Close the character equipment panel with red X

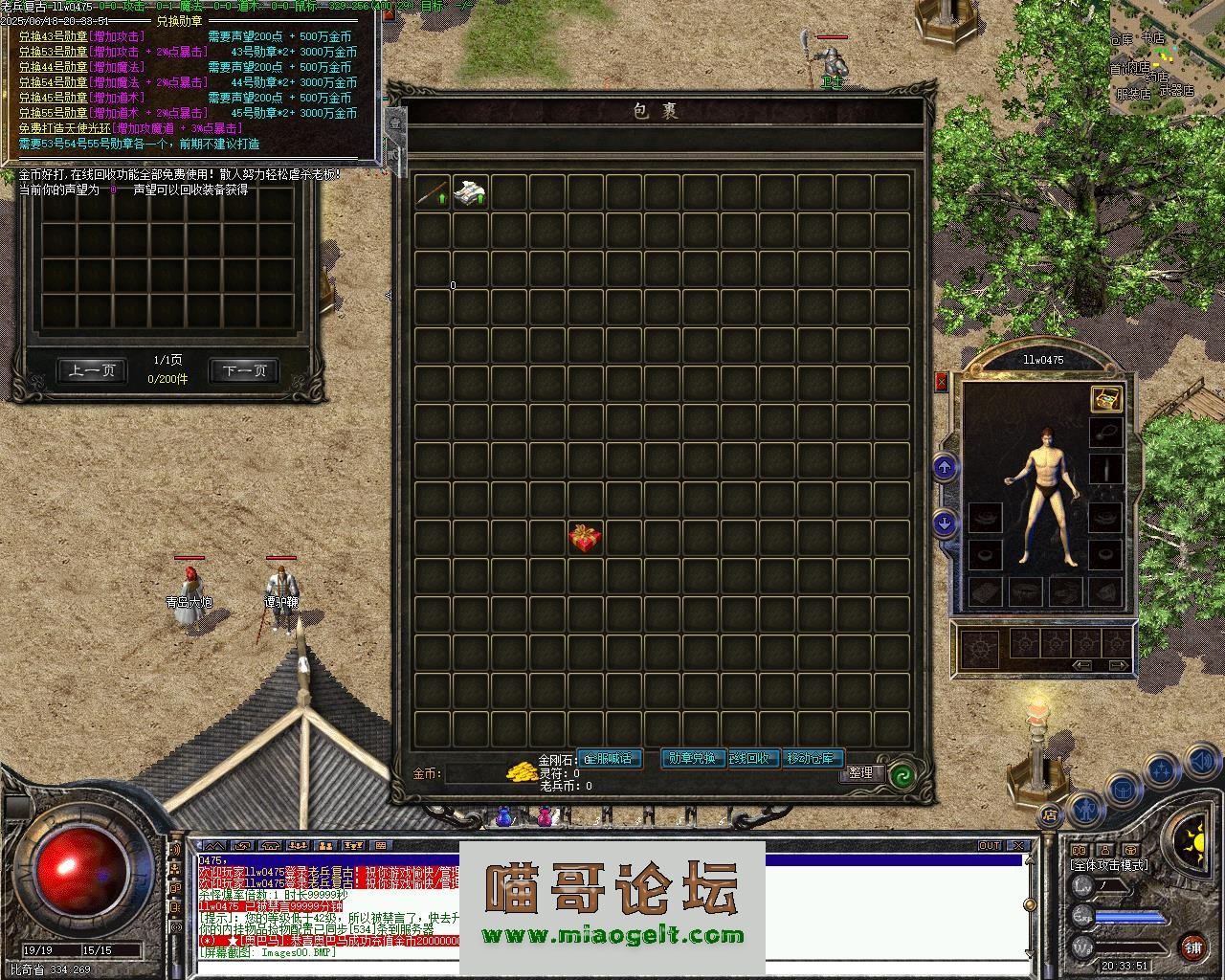[941, 382]
